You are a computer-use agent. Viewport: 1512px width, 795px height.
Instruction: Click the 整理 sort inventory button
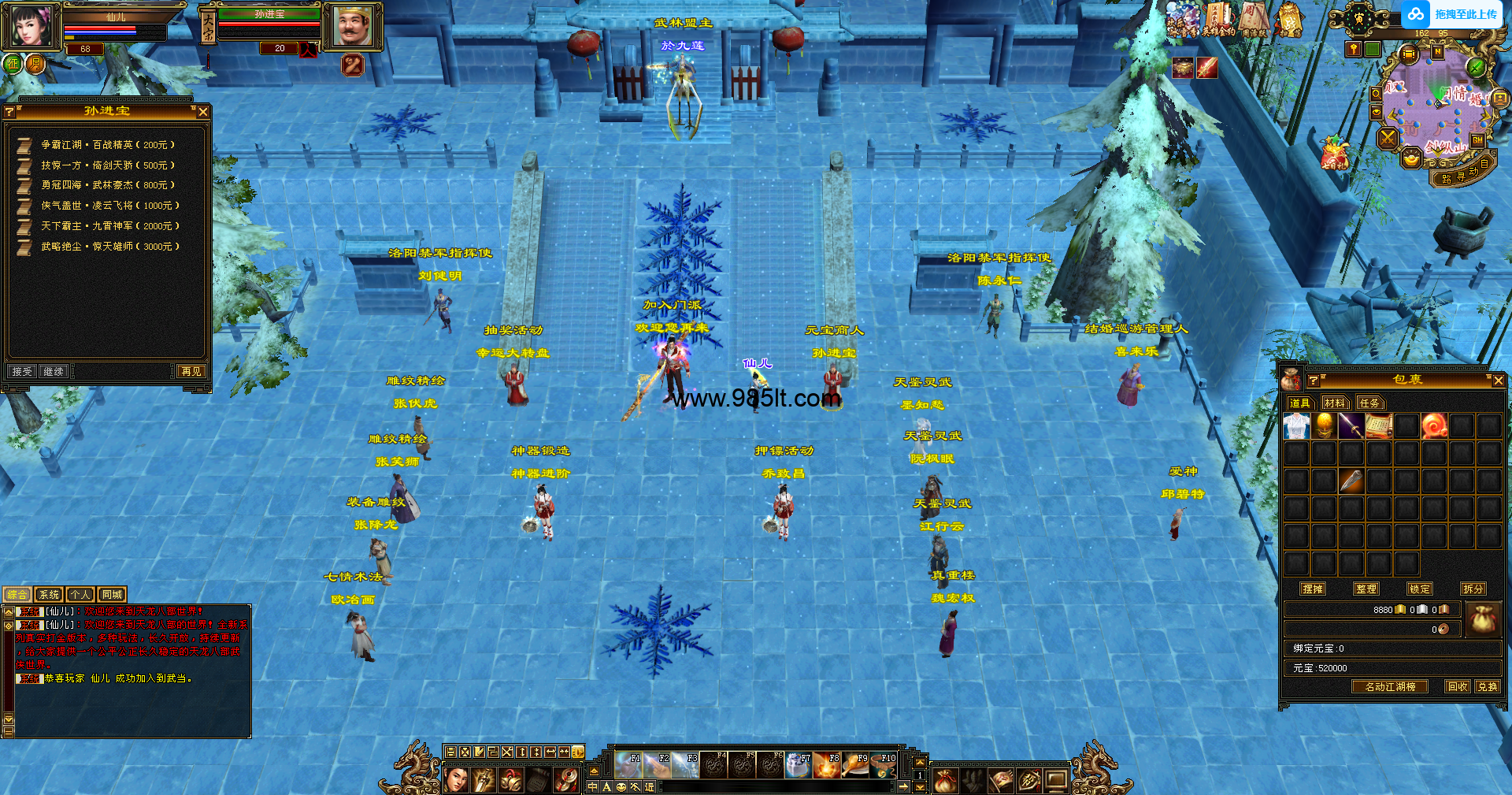[x=1366, y=589]
